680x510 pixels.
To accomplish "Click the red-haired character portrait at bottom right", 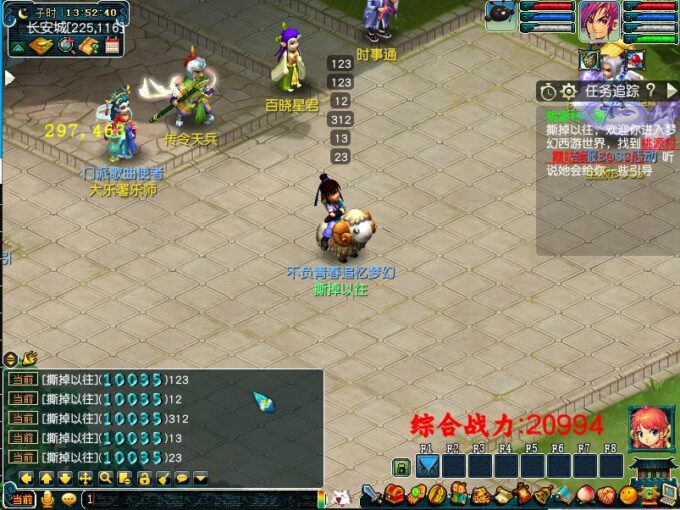I will pyautogui.click(x=647, y=428).
